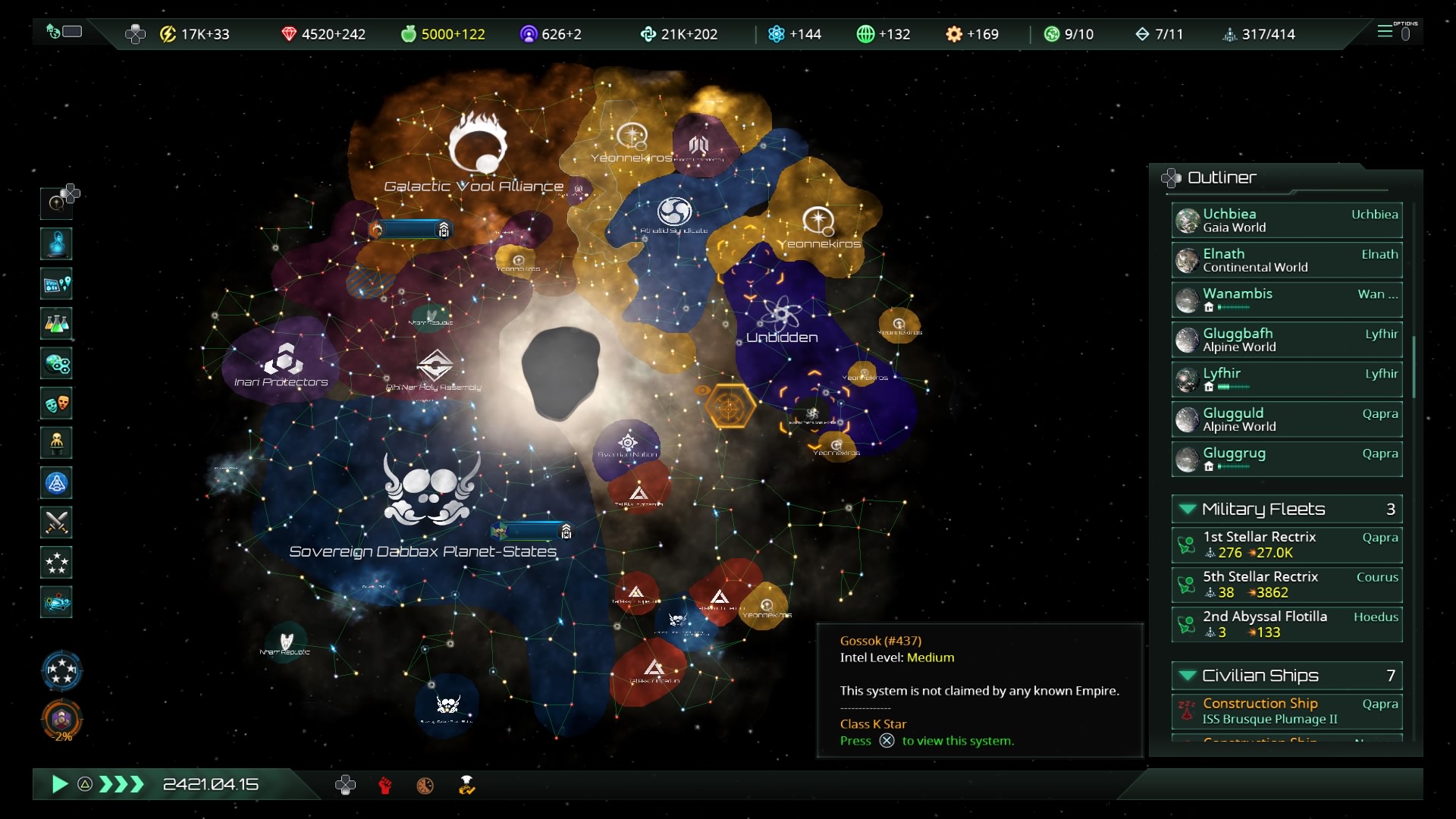This screenshot has height=819, width=1456.
Task: Select Construction Ship ISS Brusque Plumage II
Action: click(x=1286, y=711)
